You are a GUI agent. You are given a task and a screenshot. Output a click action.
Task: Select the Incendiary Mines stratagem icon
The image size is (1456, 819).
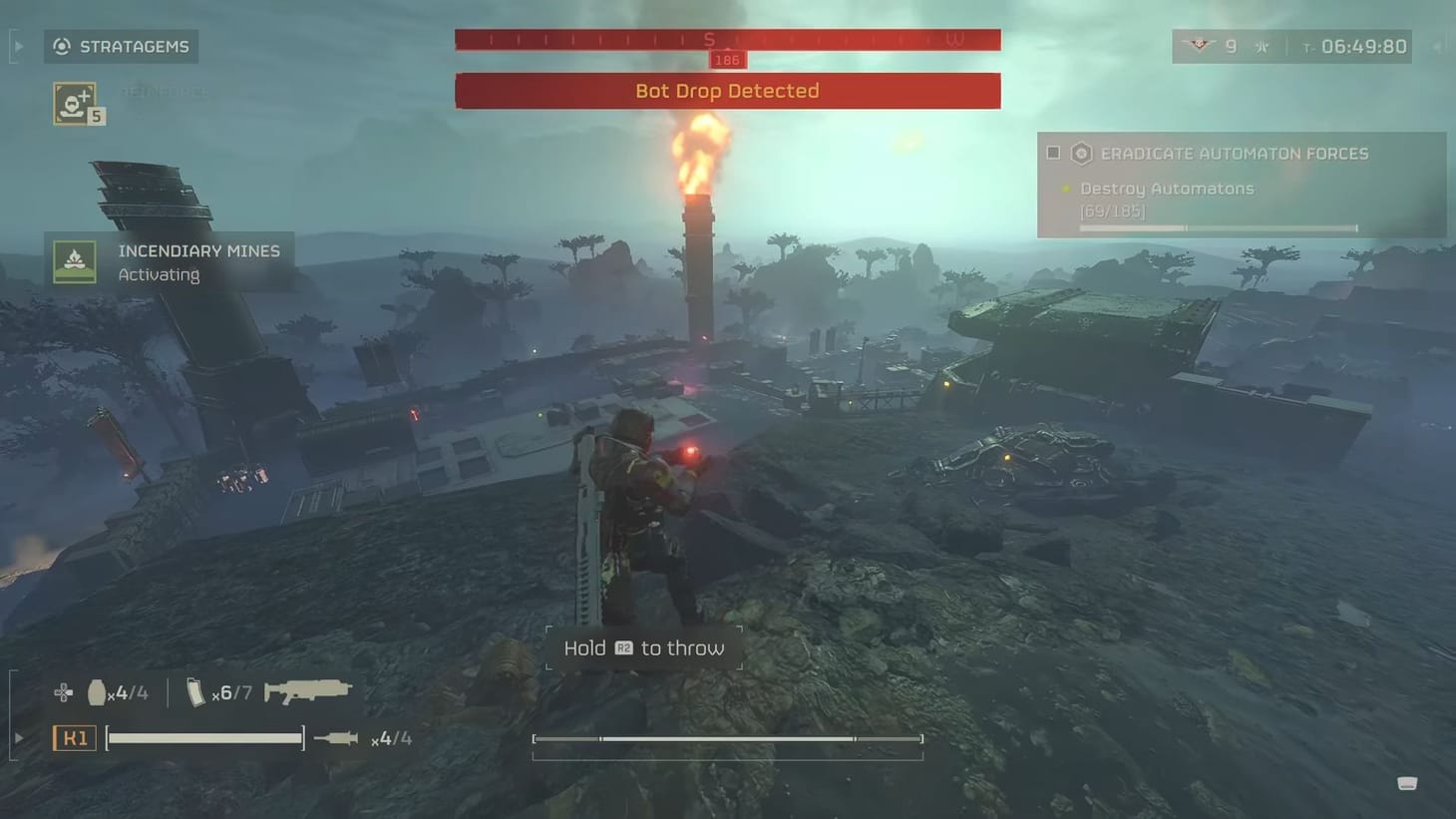(75, 261)
